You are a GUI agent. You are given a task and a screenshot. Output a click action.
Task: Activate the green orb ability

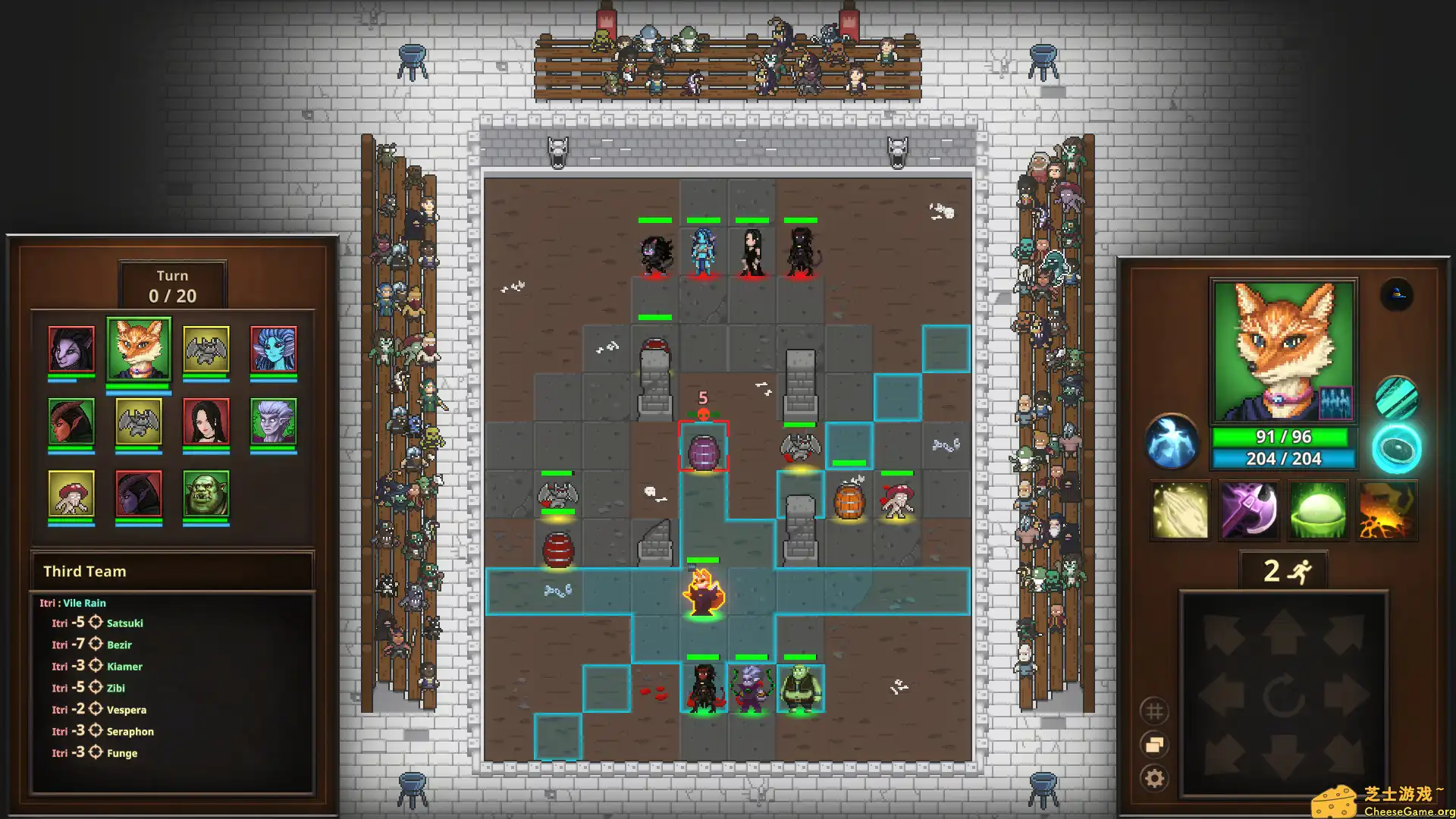[1318, 510]
